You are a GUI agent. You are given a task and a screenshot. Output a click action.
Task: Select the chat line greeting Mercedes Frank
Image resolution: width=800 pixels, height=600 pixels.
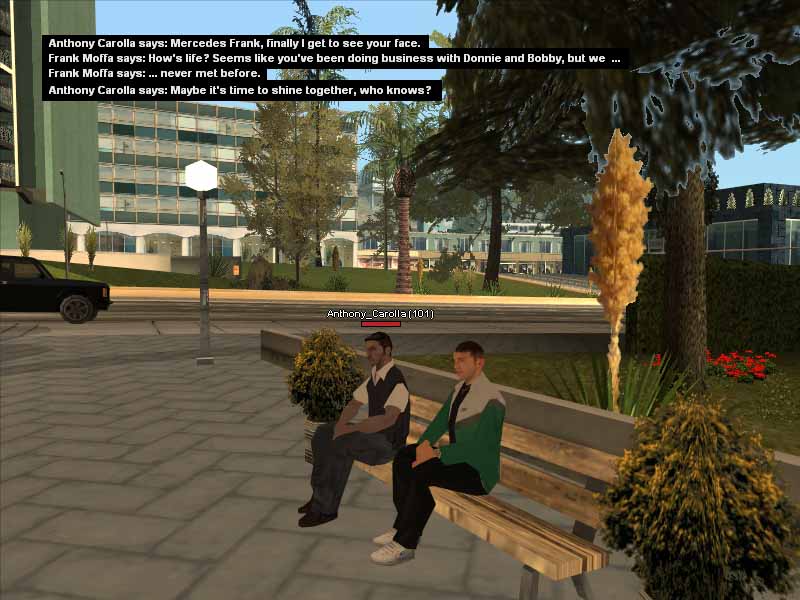[236, 43]
